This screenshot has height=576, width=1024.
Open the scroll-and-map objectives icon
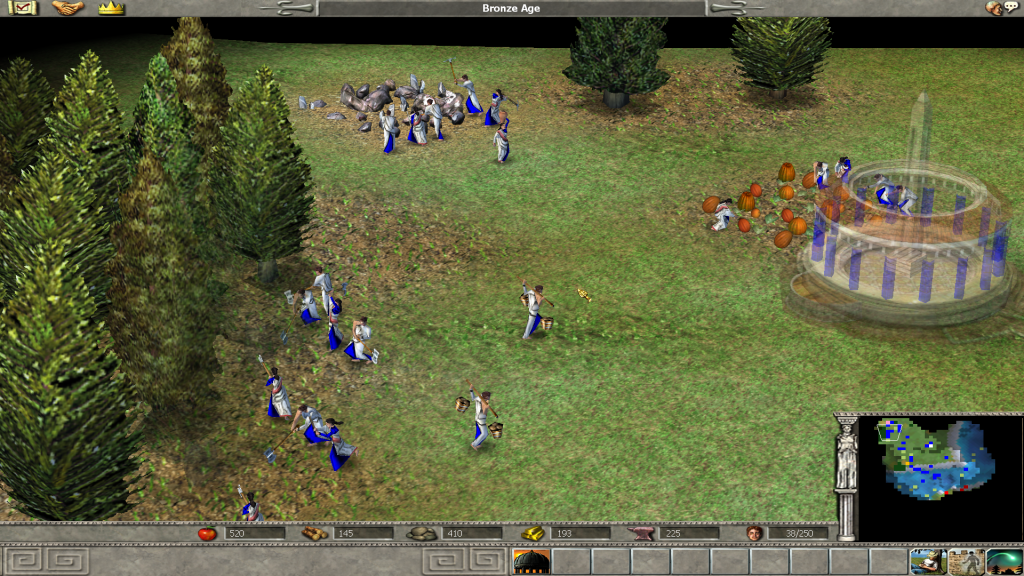tap(26, 9)
